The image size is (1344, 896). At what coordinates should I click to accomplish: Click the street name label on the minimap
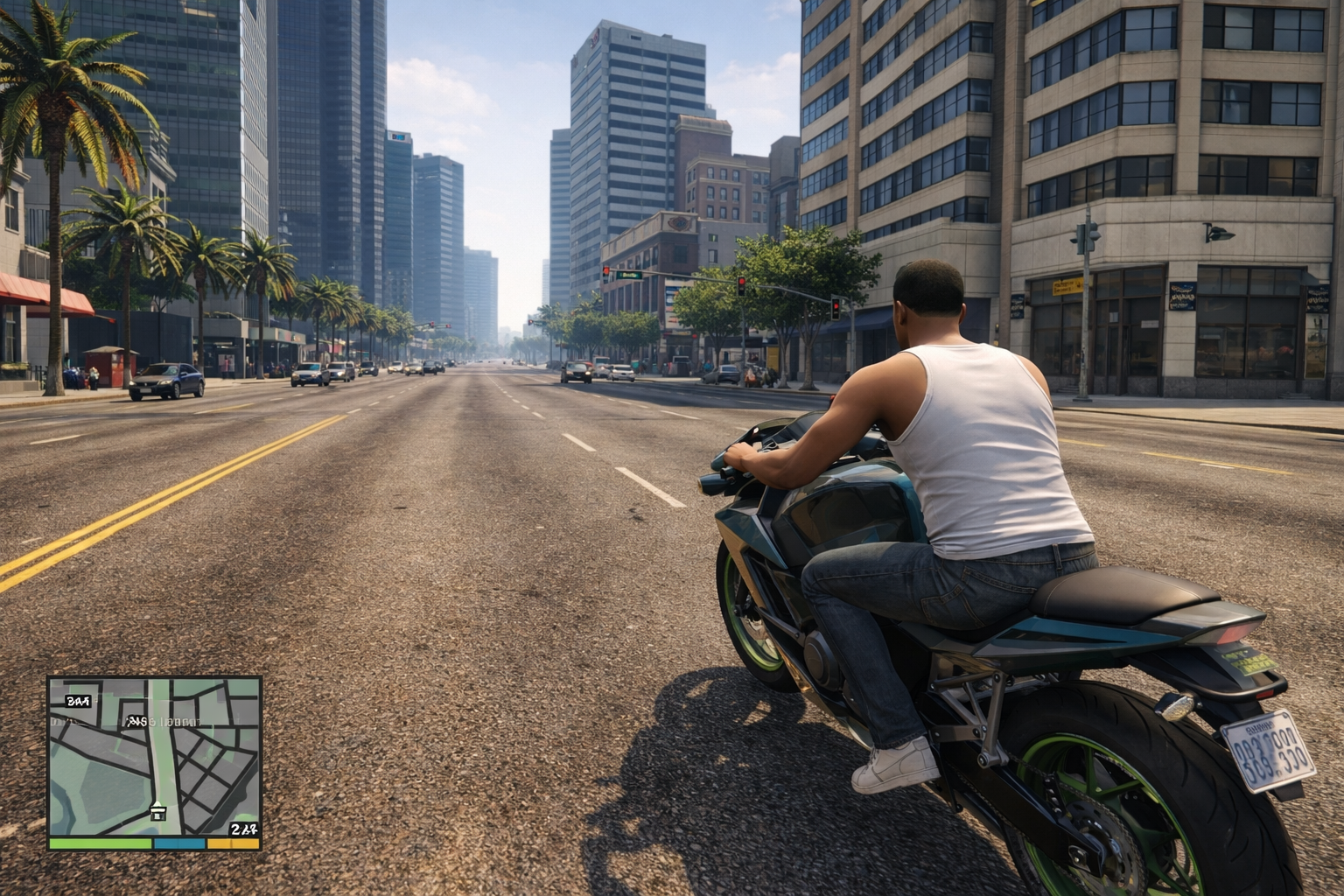[x=164, y=722]
